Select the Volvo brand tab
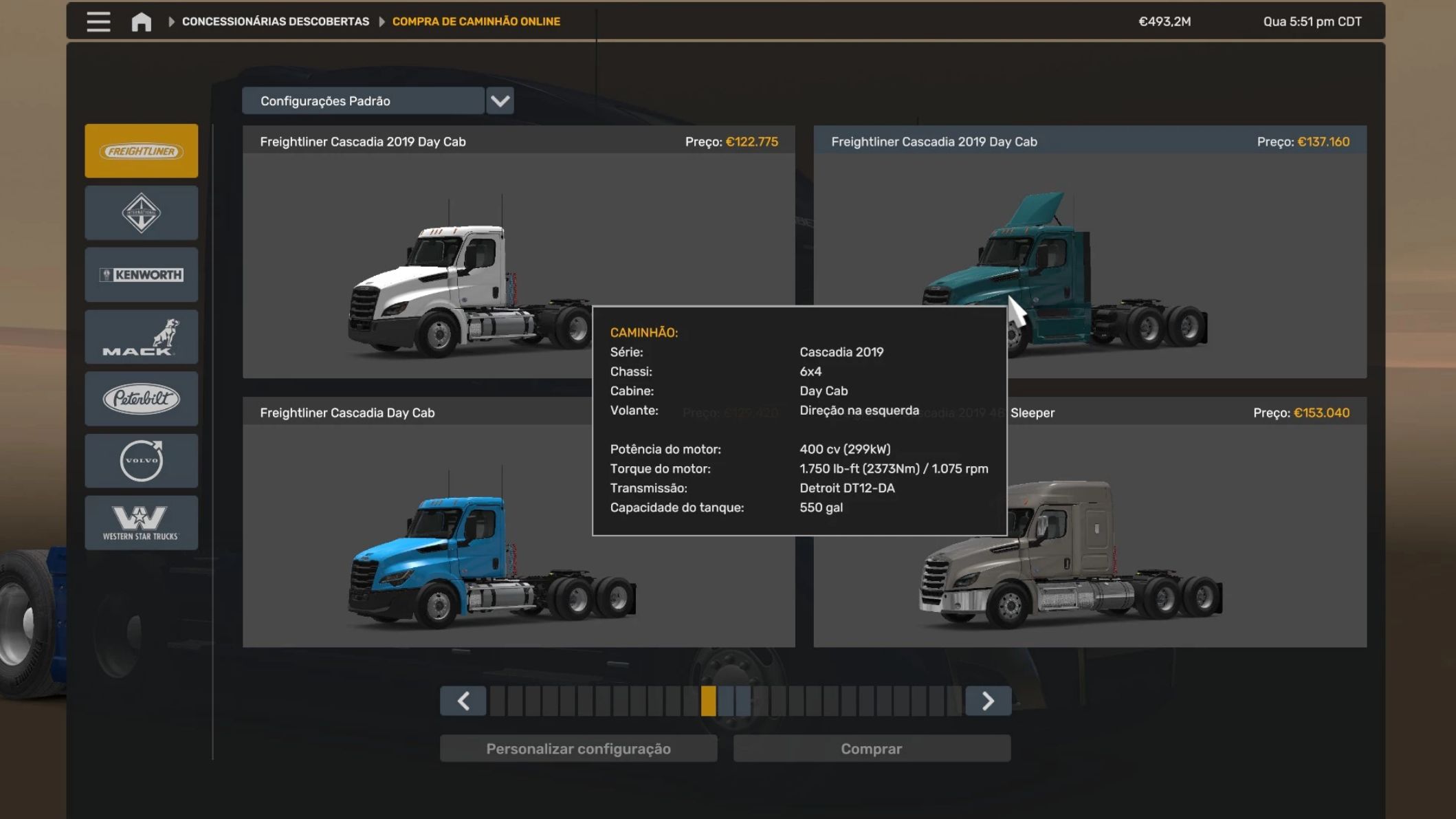1456x819 pixels. click(142, 461)
